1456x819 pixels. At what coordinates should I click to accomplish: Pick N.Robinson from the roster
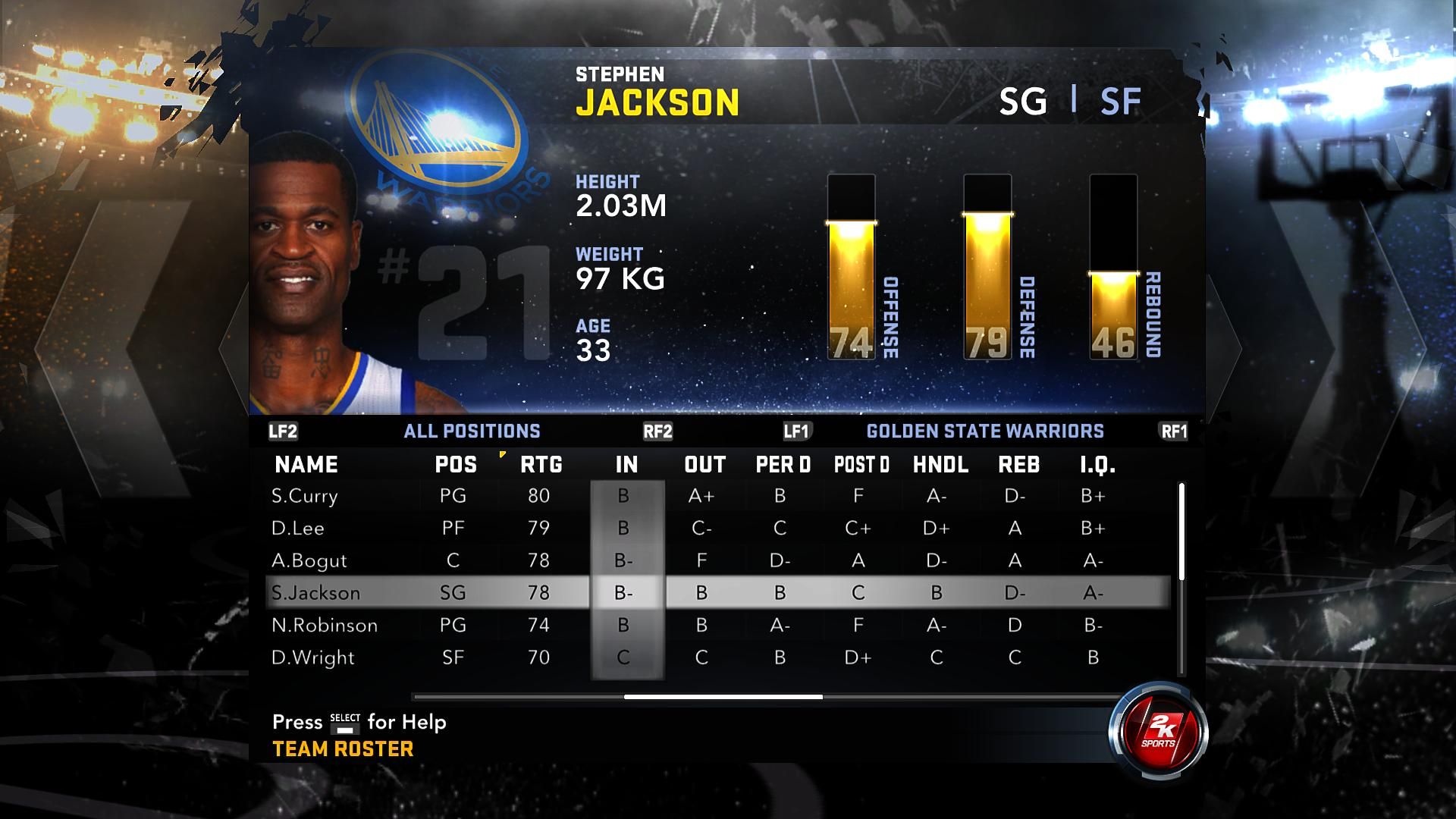point(324,626)
